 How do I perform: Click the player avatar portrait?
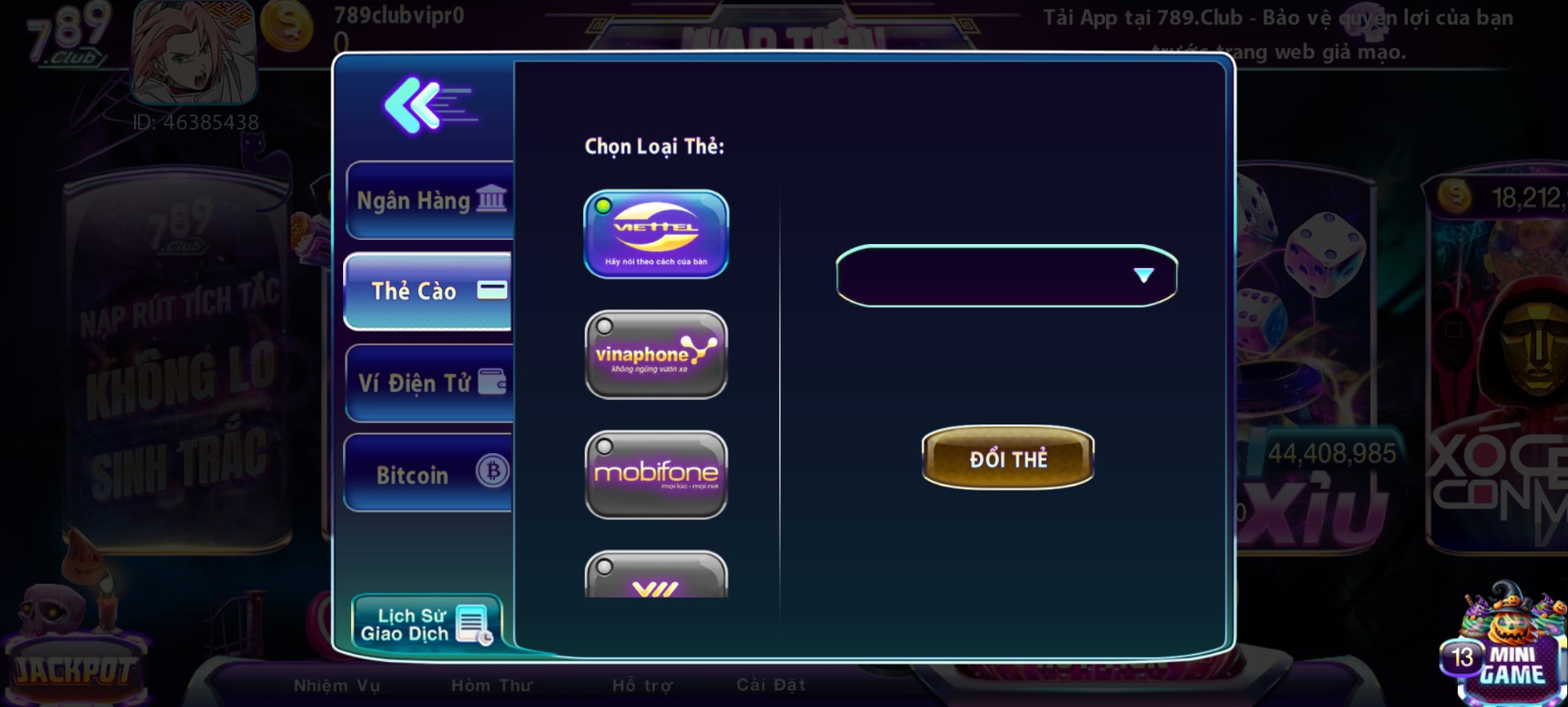click(194, 53)
